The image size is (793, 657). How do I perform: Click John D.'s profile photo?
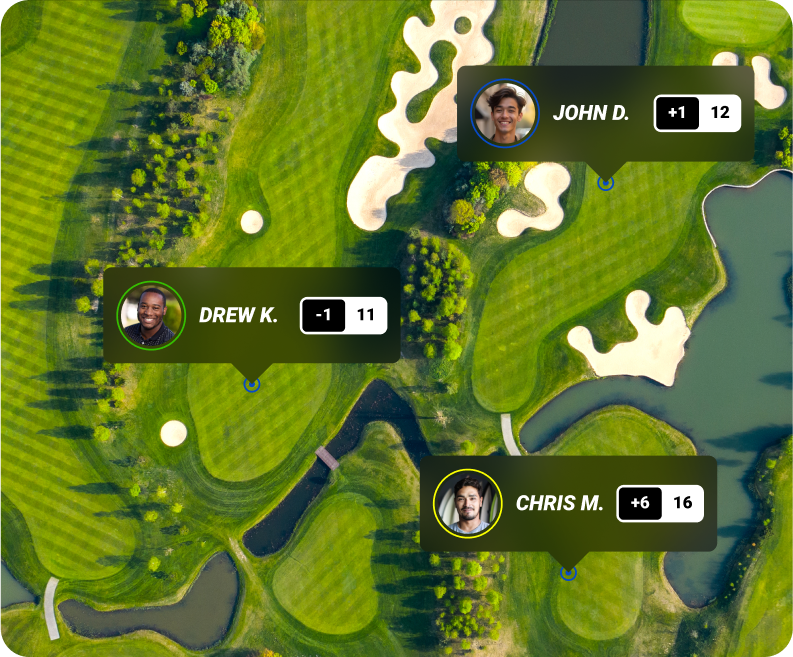504,113
